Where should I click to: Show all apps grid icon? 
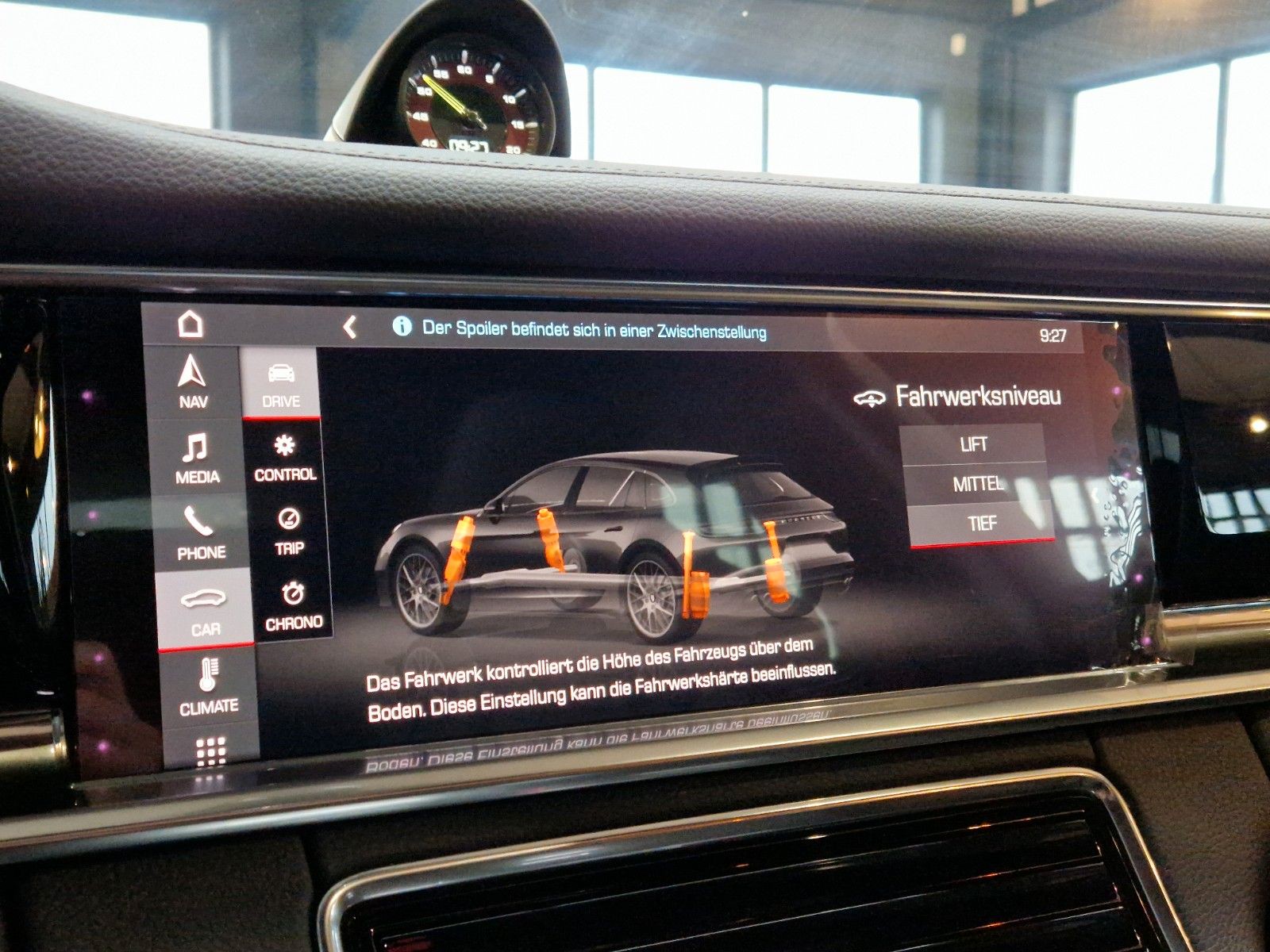click(211, 750)
